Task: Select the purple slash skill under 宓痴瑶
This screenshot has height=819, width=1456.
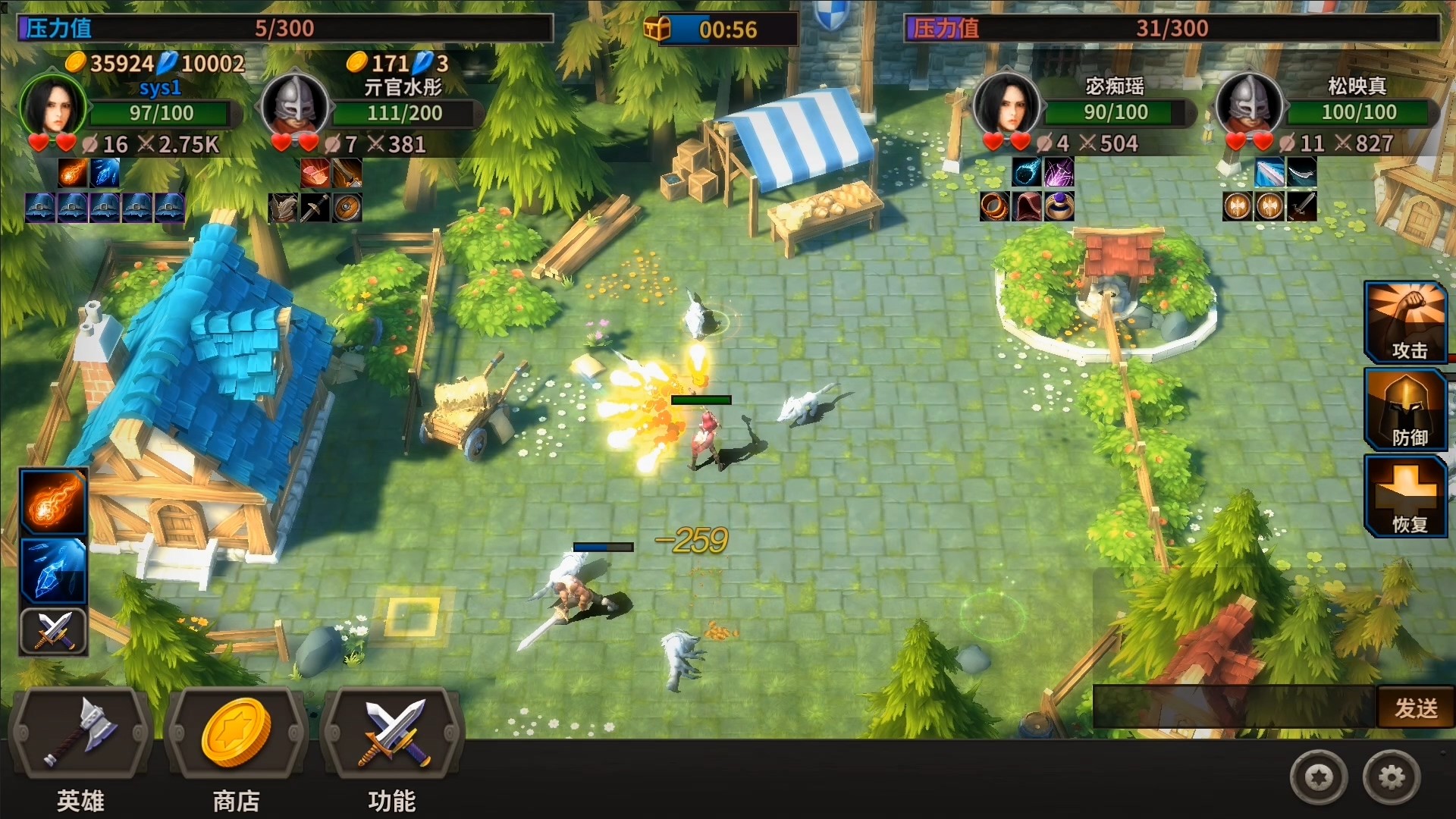Action: tap(1059, 173)
